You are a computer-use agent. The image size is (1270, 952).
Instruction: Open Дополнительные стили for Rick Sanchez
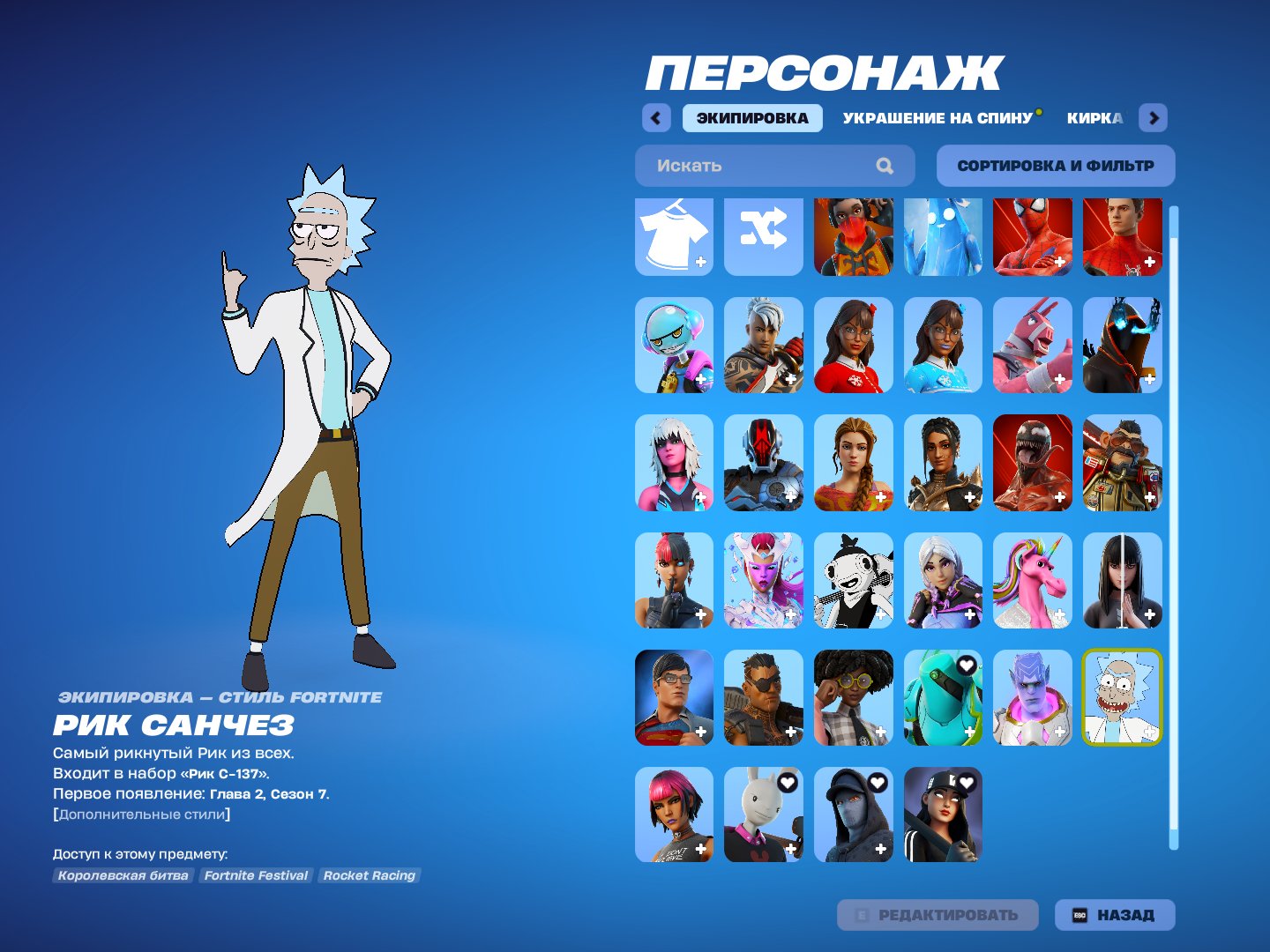coord(141,814)
